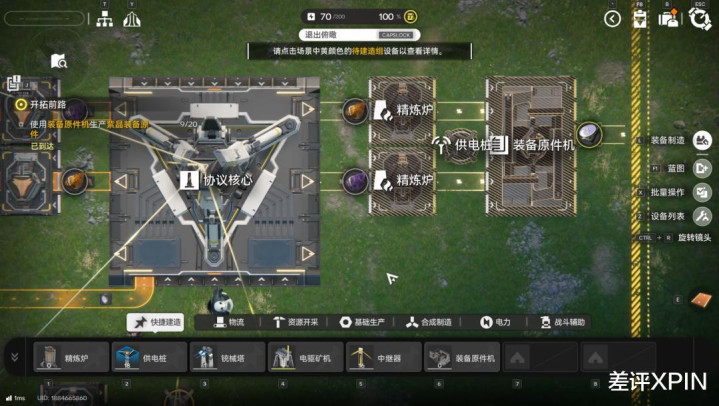Open the tech tree hierarchy icon
Screen dimensions: 719x406
click(x=104, y=19)
